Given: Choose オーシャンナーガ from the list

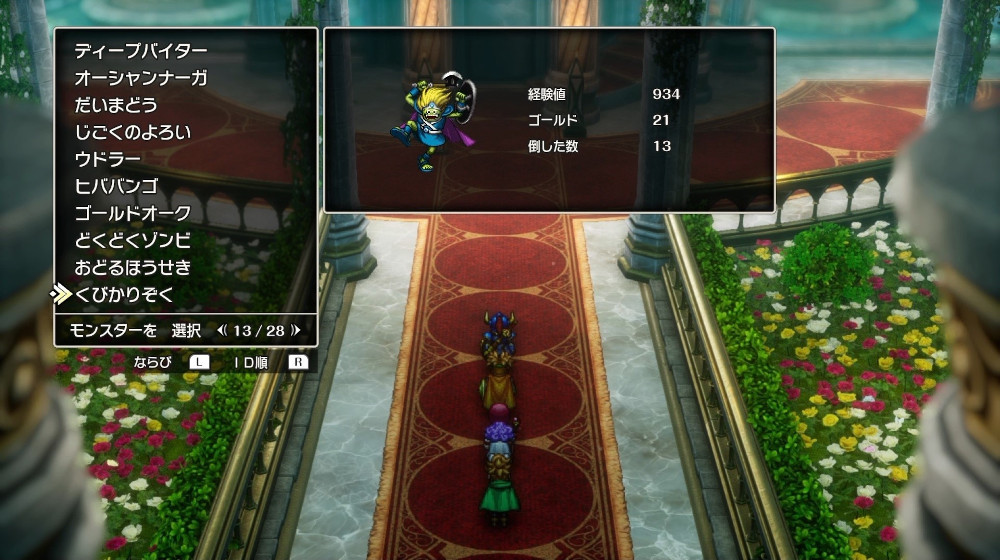Looking at the screenshot, I should click(141, 78).
